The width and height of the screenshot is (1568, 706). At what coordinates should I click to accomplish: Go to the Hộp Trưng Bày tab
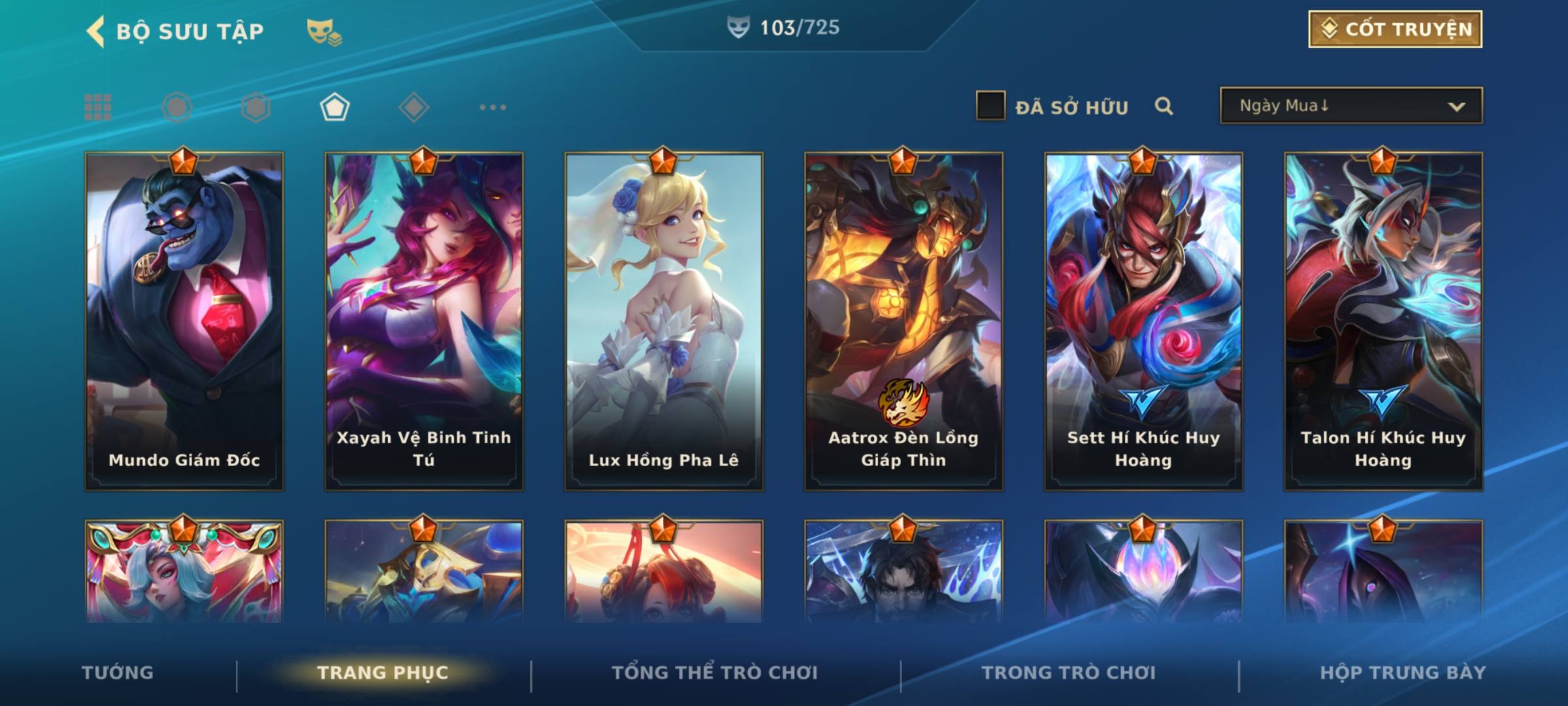(1403, 673)
